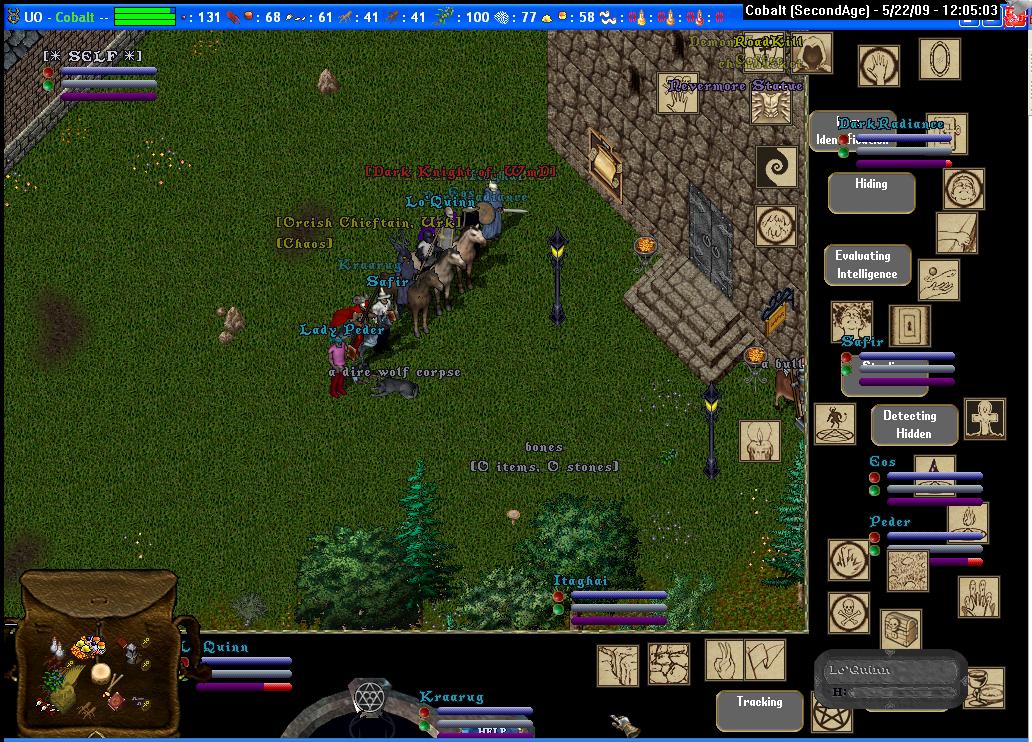The width and height of the screenshot is (1032, 742).
Task: Cast the spiral swirl spell icon
Action: (x=776, y=167)
